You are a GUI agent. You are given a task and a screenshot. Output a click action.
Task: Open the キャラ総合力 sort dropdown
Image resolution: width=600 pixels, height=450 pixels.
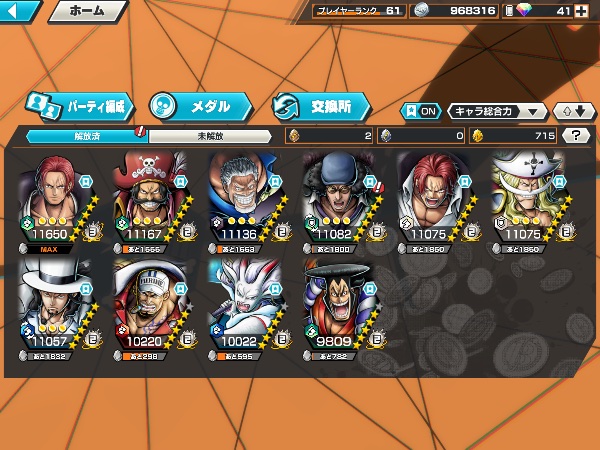tap(497, 111)
